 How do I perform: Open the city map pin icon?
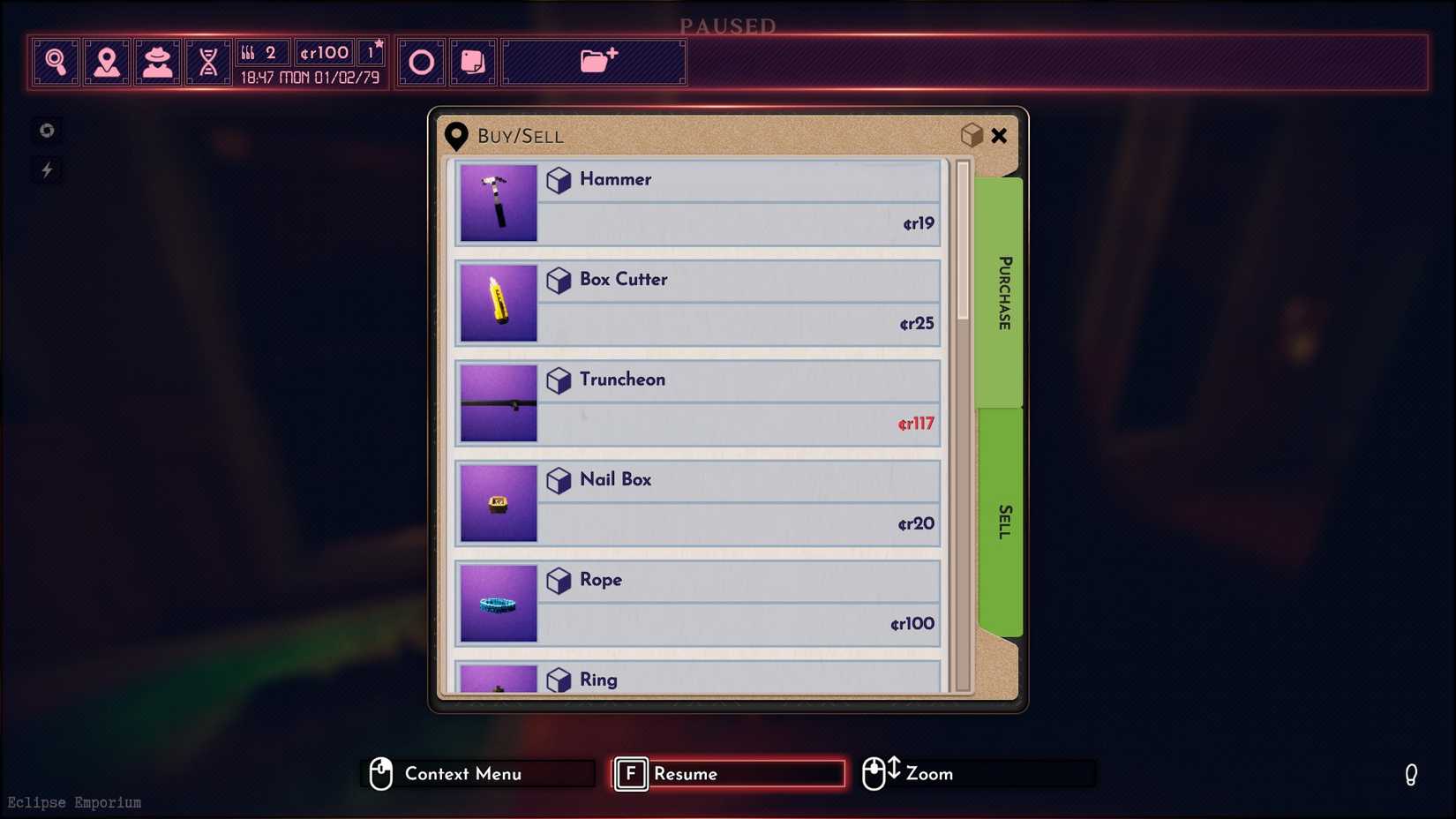coord(107,60)
